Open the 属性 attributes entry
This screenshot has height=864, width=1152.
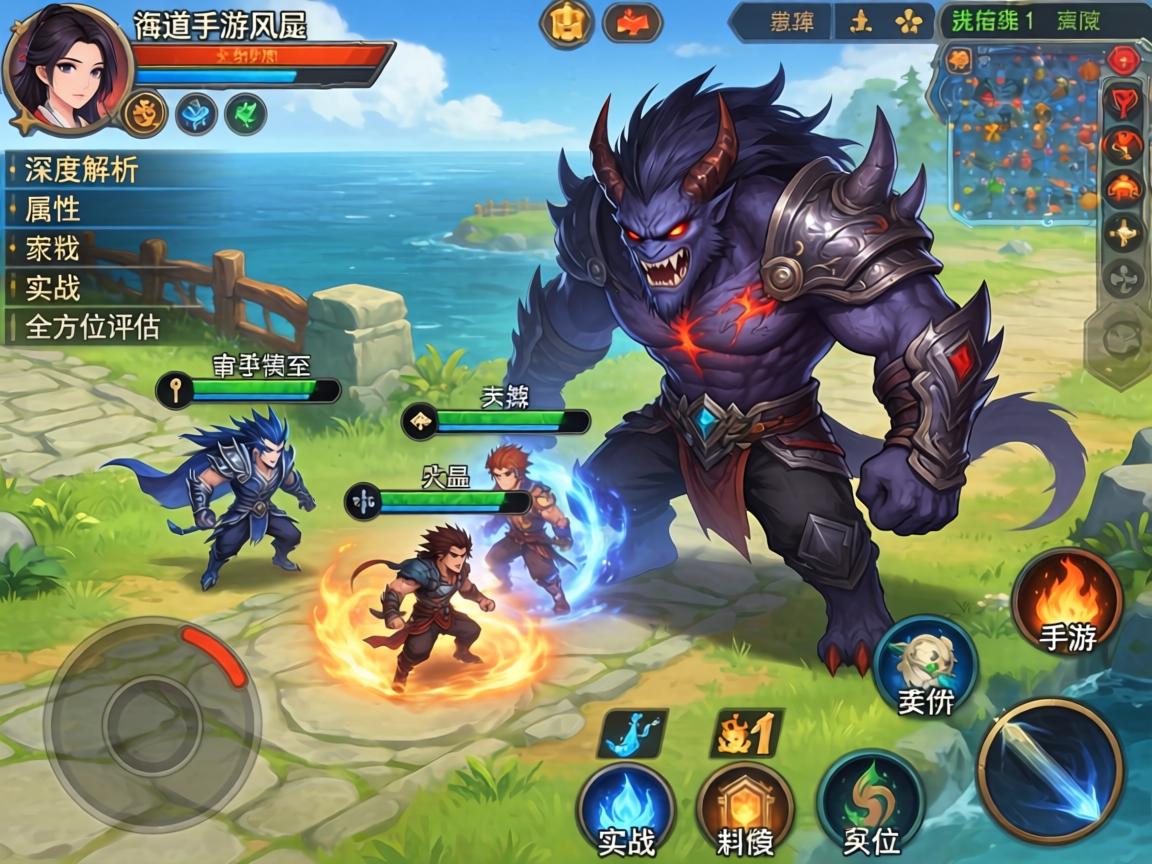pos(54,209)
